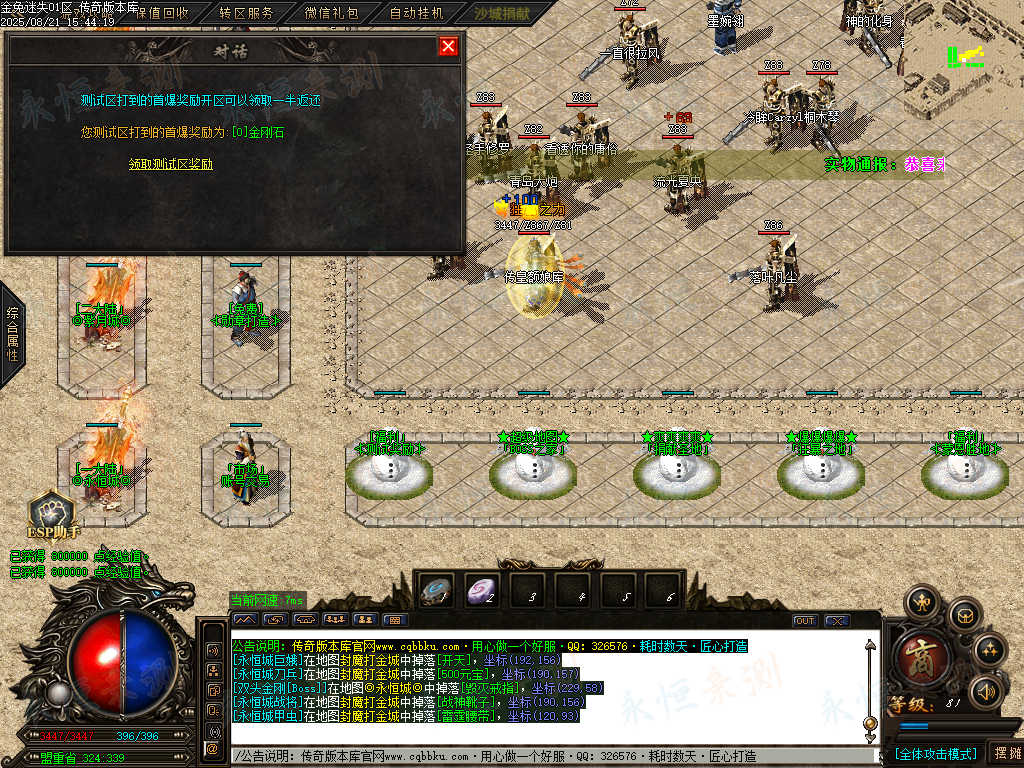Image resolution: width=1024 pixels, height=768 pixels.
Task: Open the 微信礼包 menu
Action: 331,14
